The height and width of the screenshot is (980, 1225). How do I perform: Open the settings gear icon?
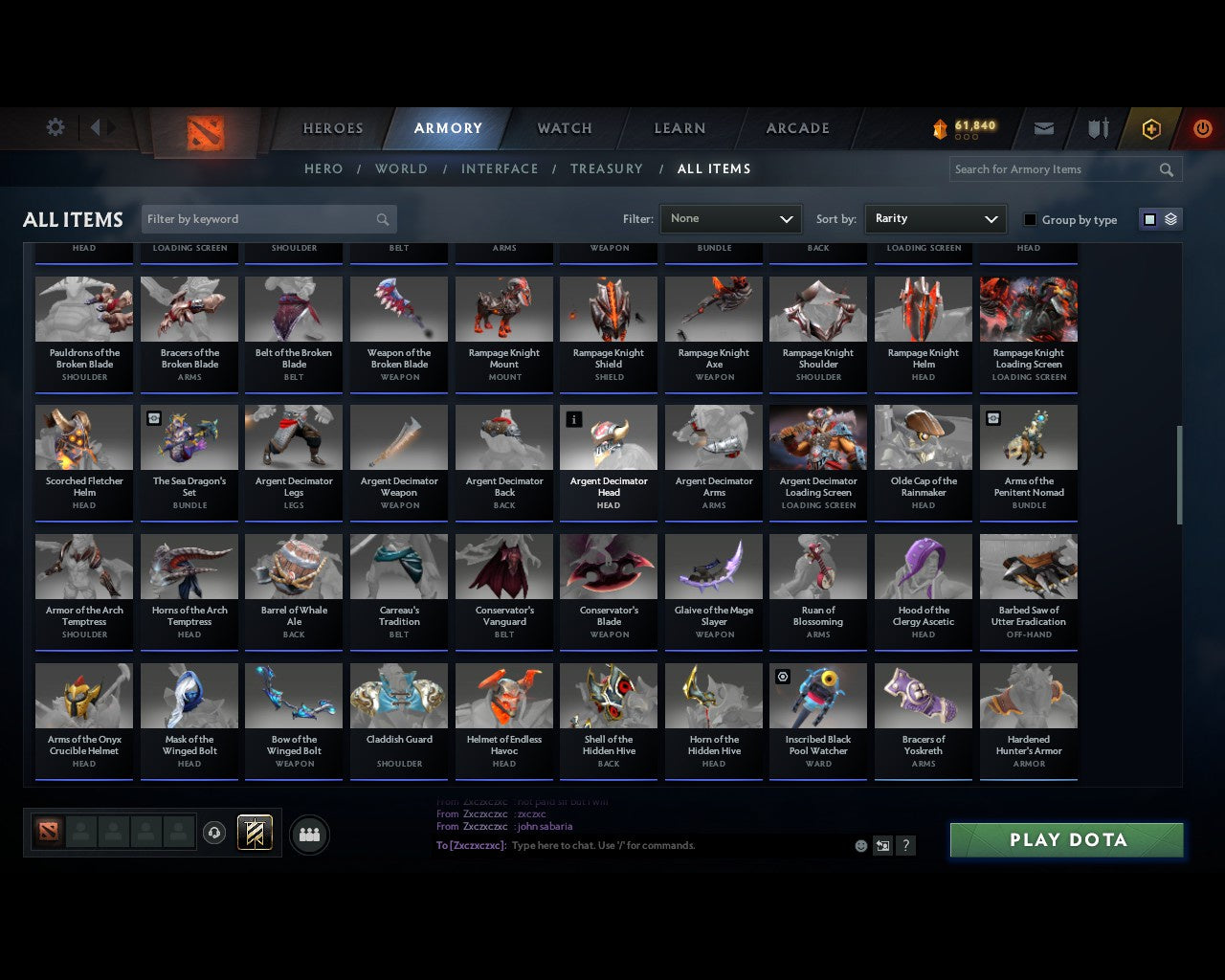pos(55,126)
